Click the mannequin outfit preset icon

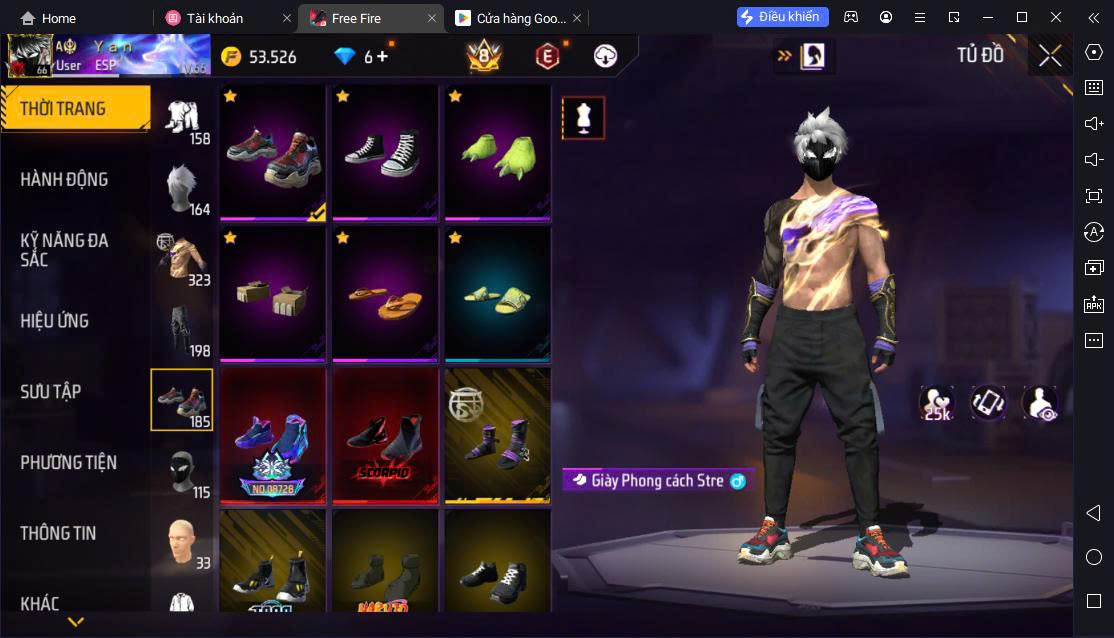coord(582,118)
